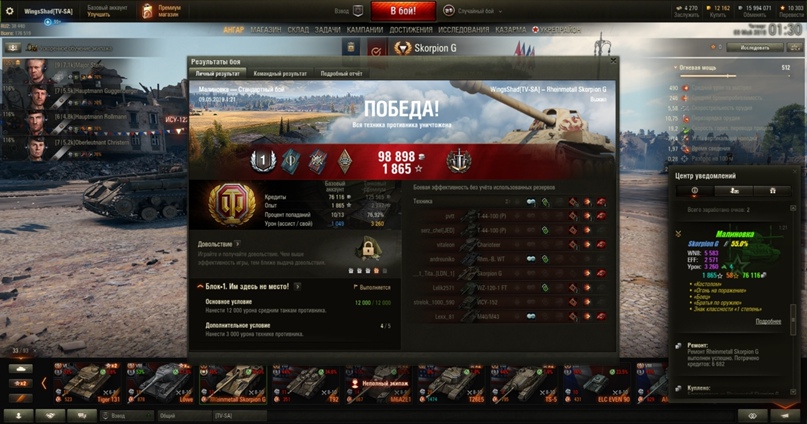This screenshot has width=807, height=424.
Task: Choose the T26E5 tank from carousel
Action: click(476, 383)
